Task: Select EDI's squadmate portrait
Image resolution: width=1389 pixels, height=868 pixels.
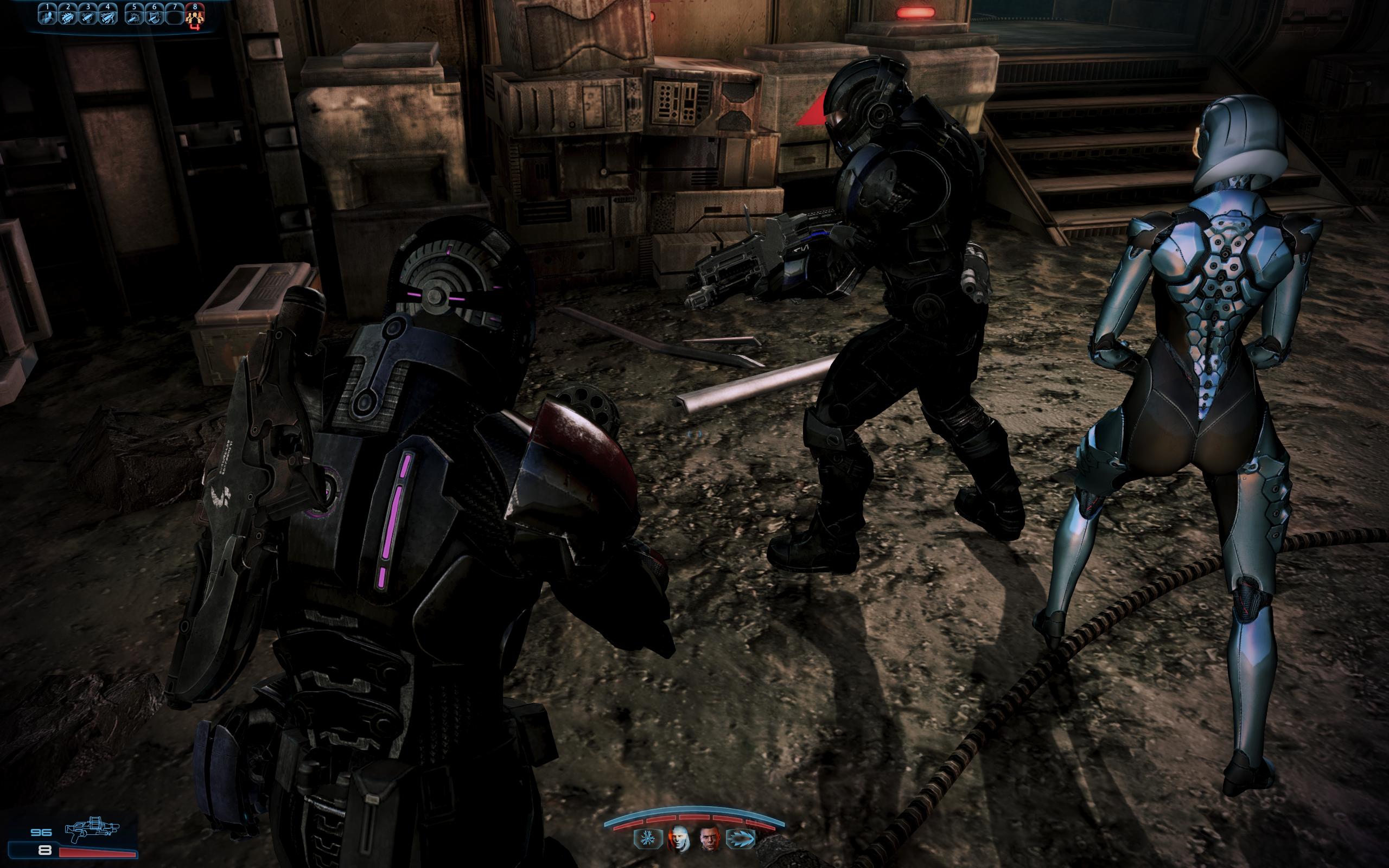Action: pyautogui.click(x=678, y=838)
